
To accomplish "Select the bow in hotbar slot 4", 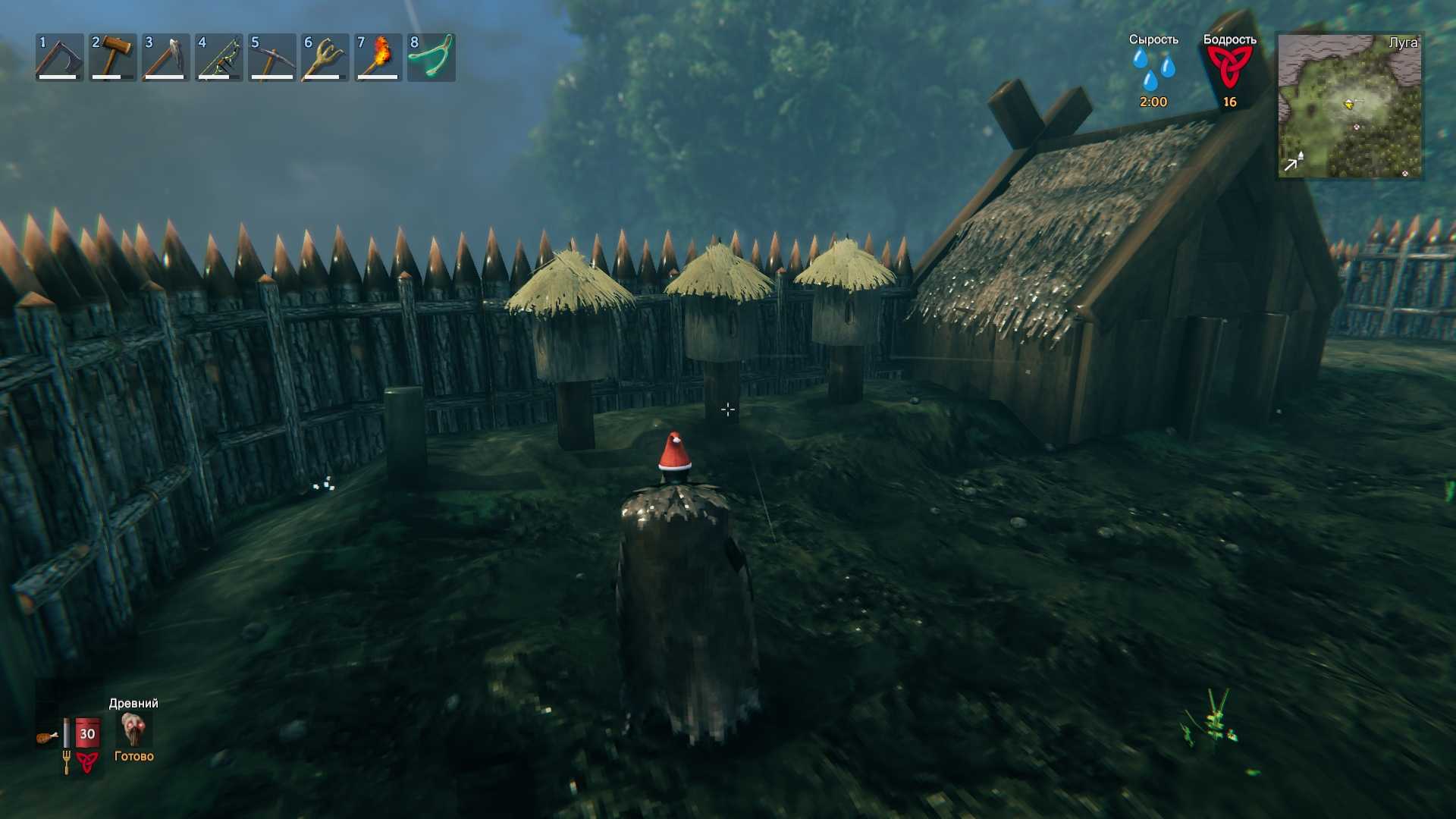I will point(218,58).
